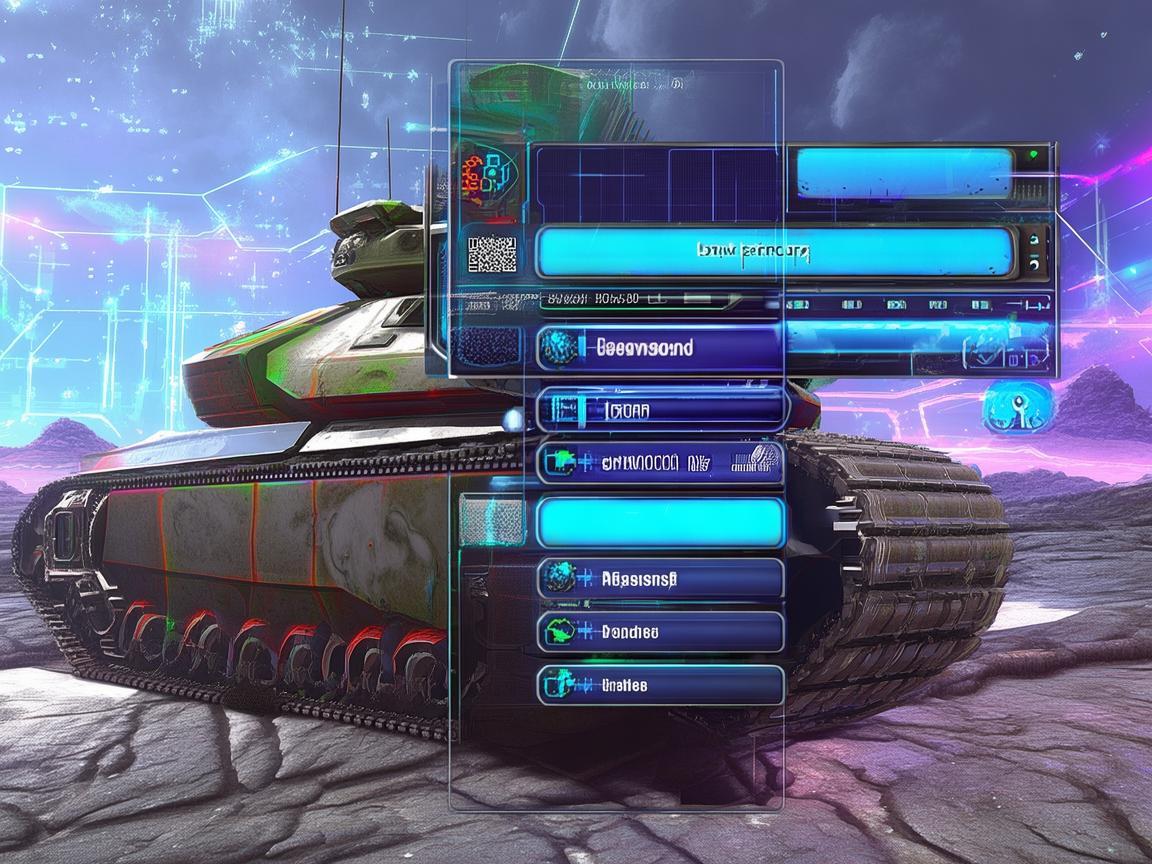Screen dimensions: 1152x864
Task: Select the cyan button with the green indicator light
Action: click(x=904, y=172)
